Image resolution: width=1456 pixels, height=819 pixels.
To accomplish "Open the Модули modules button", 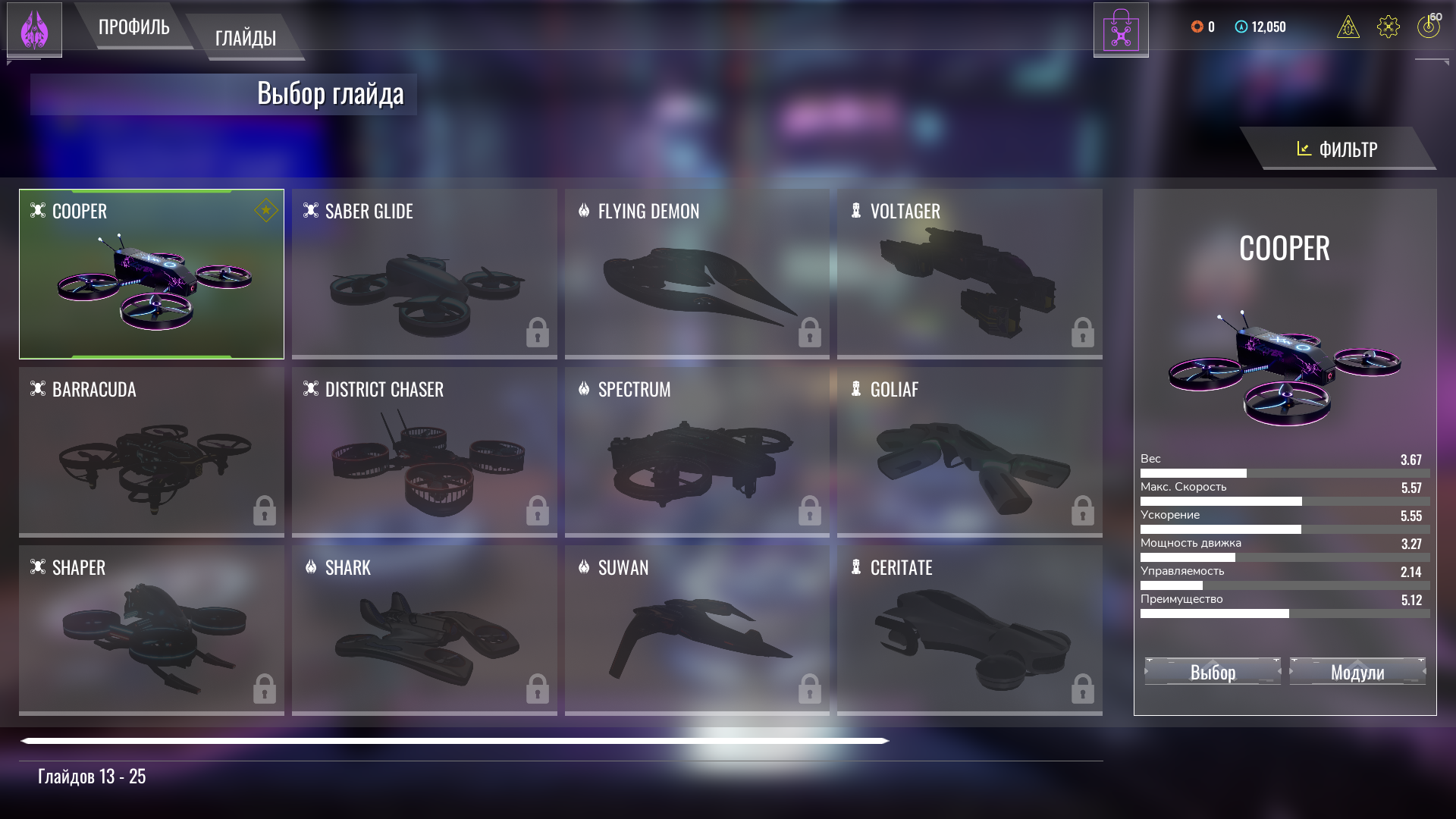I will (x=1357, y=672).
